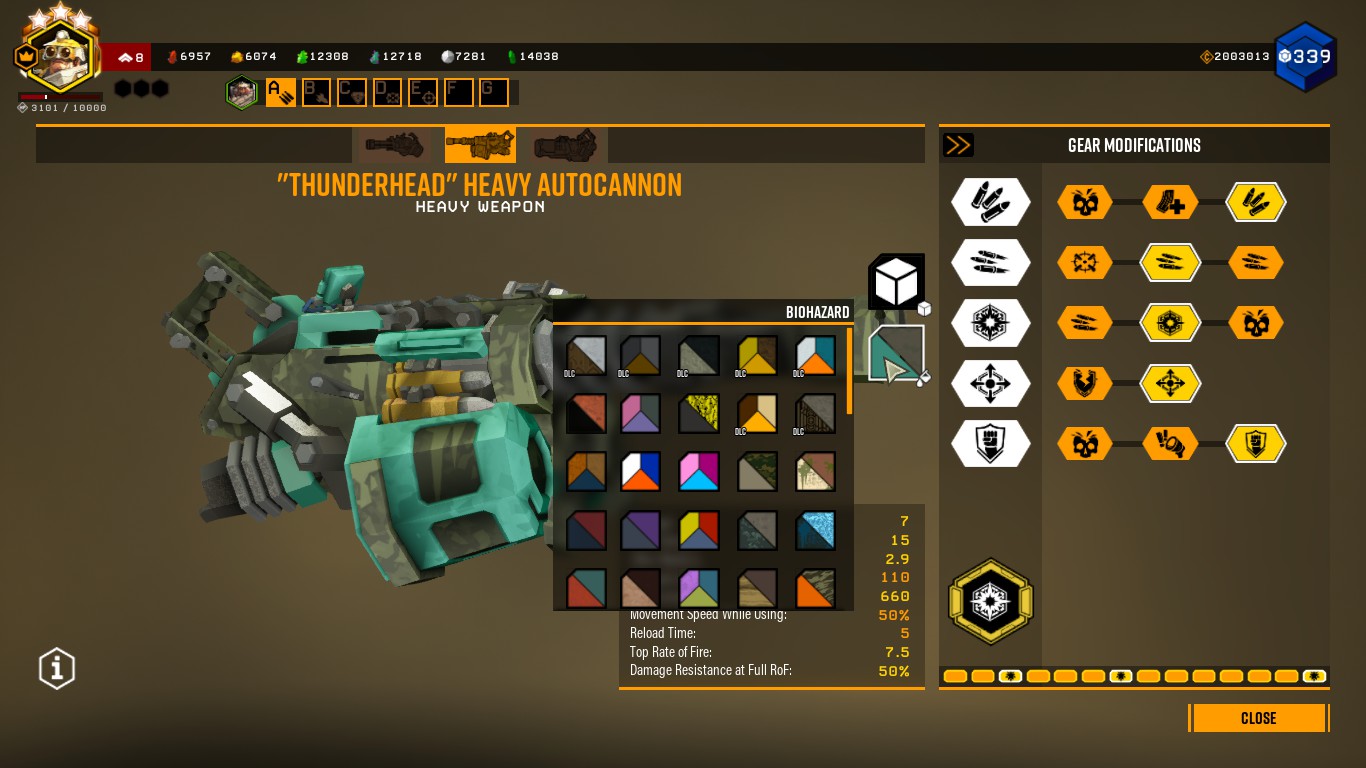Select the minigun weapon tab
Image resolution: width=1366 pixels, height=768 pixels.
tap(395, 146)
